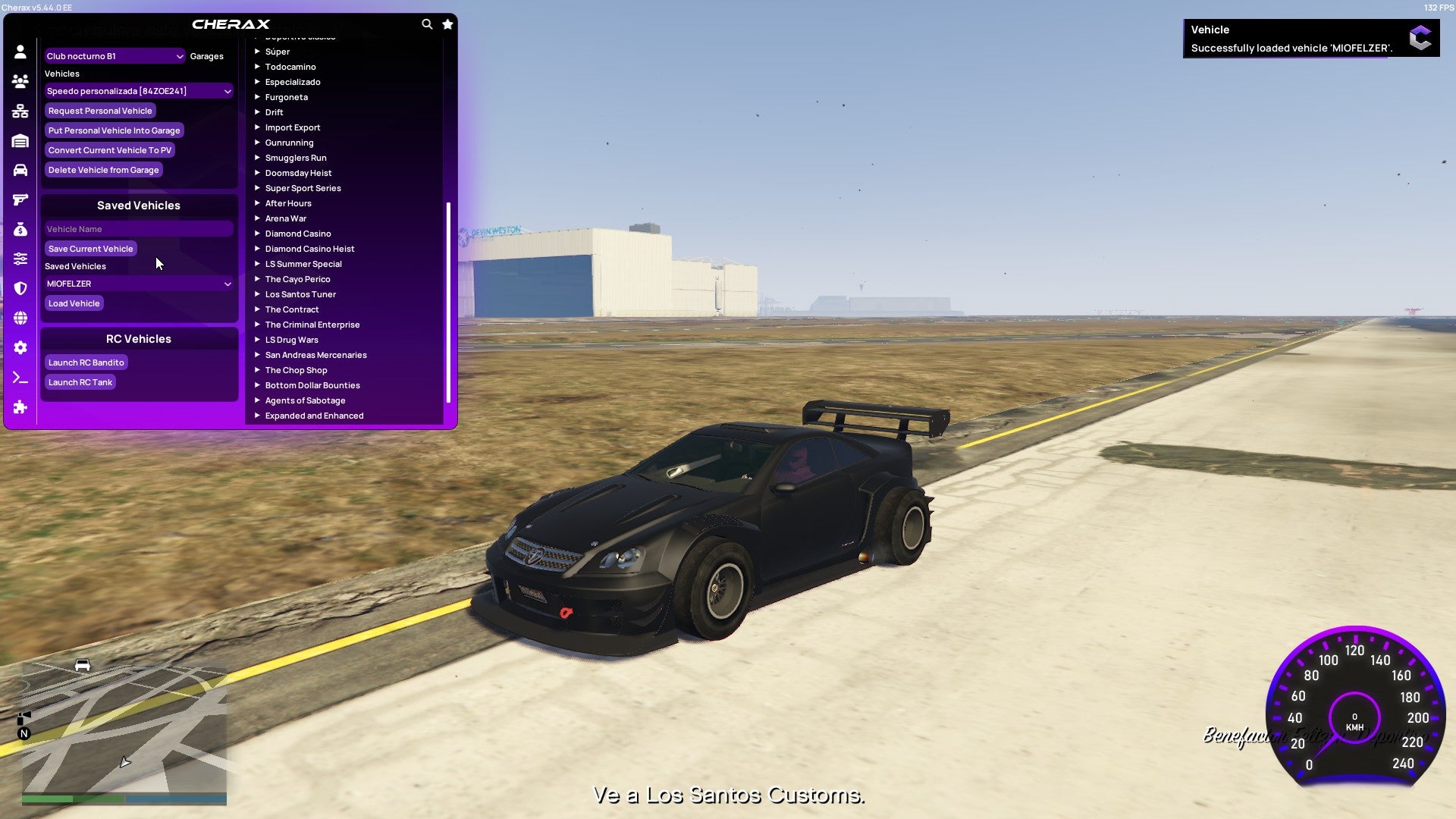The width and height of the screenshot is (1456, 819).
Task: Expand the Doomsday Heist vehicle category
Action: [298, 173]
